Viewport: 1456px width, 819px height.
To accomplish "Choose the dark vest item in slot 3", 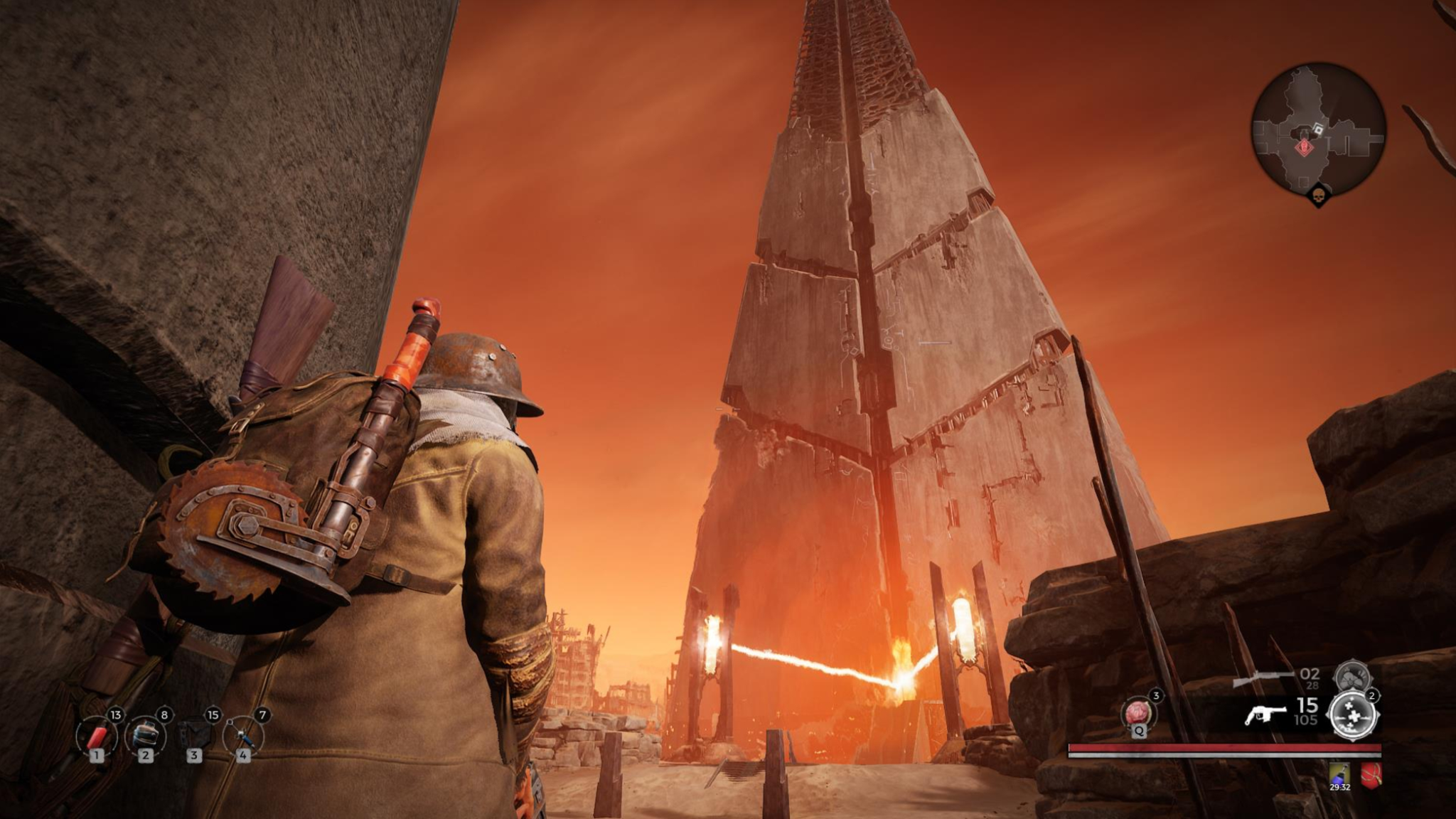I will (194, 734).
